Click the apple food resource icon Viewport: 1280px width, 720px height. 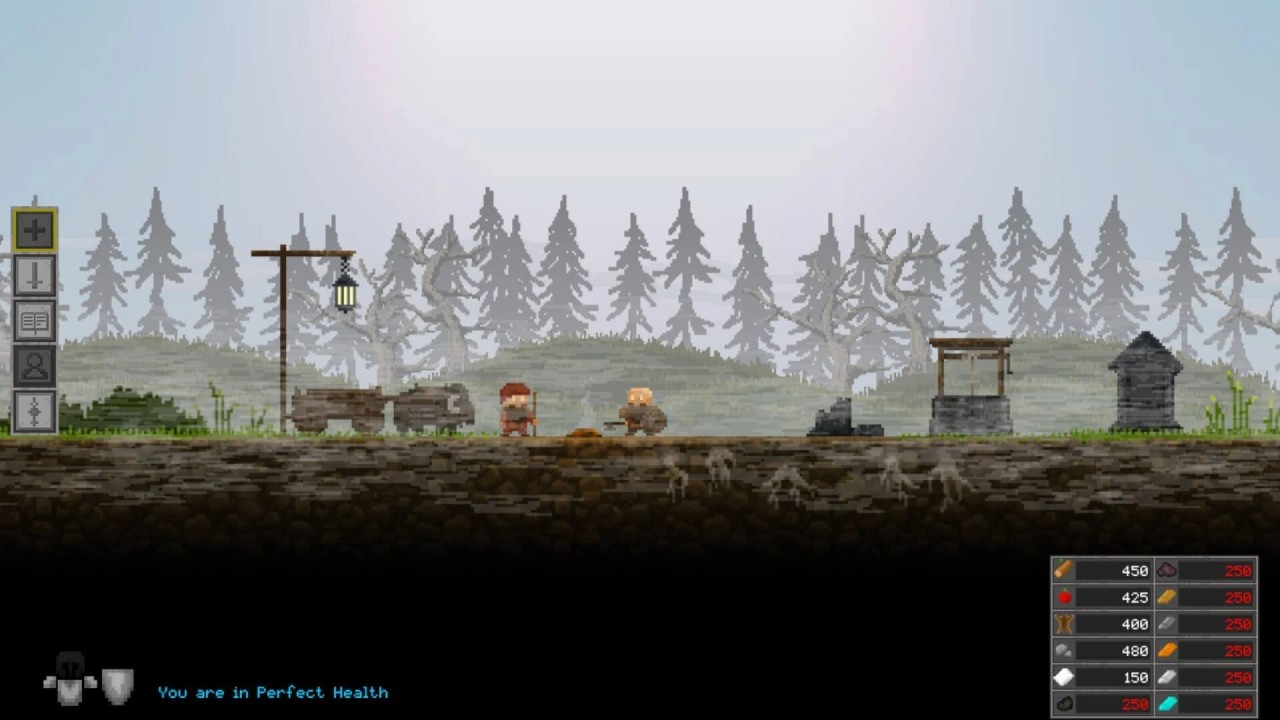1065,597
